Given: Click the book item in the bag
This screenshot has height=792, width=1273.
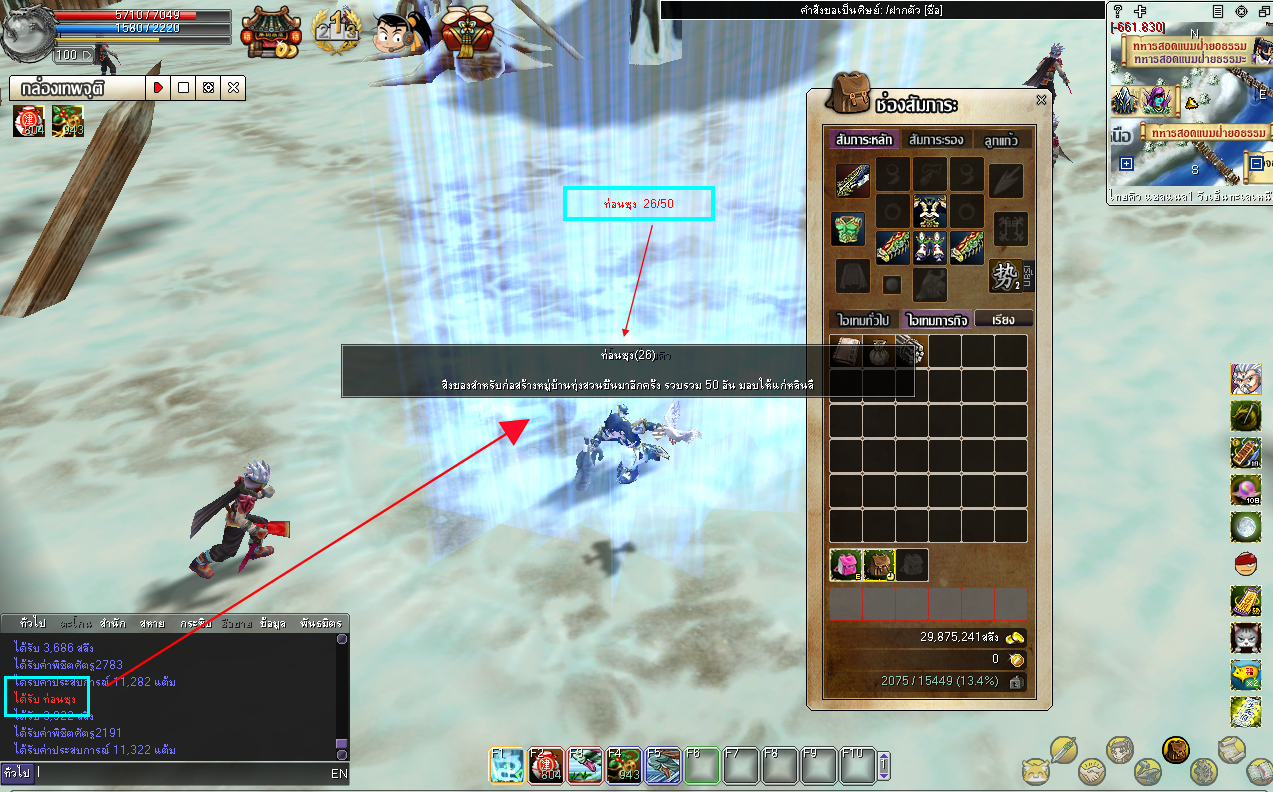Looking at the screenshot, I should pos(847,351).
